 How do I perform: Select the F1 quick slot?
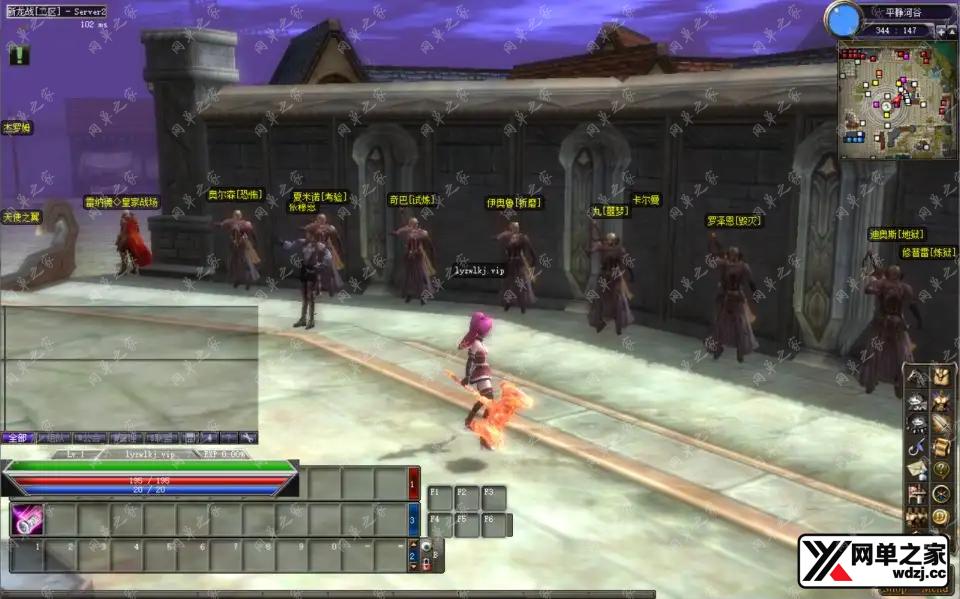(439, 497)
